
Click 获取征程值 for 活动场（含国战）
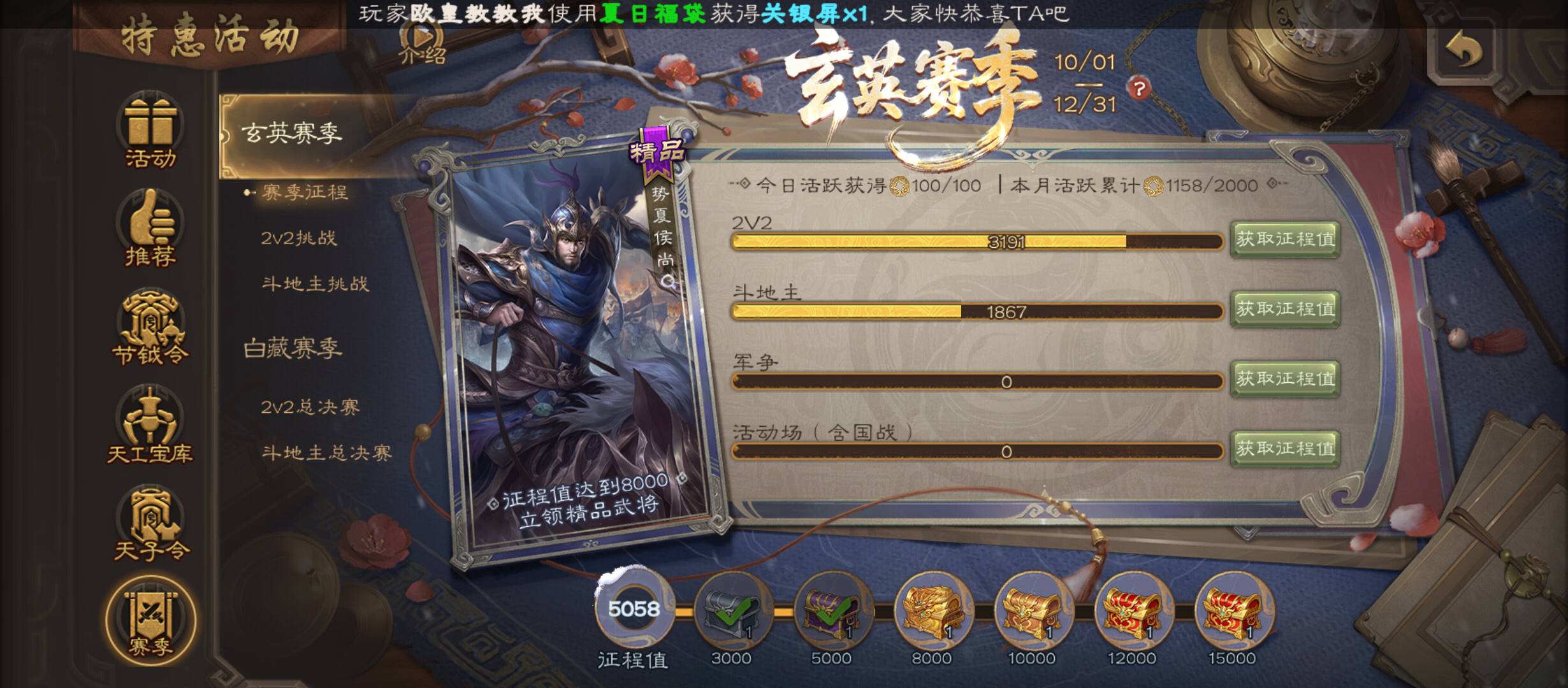click(x=1284, y=449)
